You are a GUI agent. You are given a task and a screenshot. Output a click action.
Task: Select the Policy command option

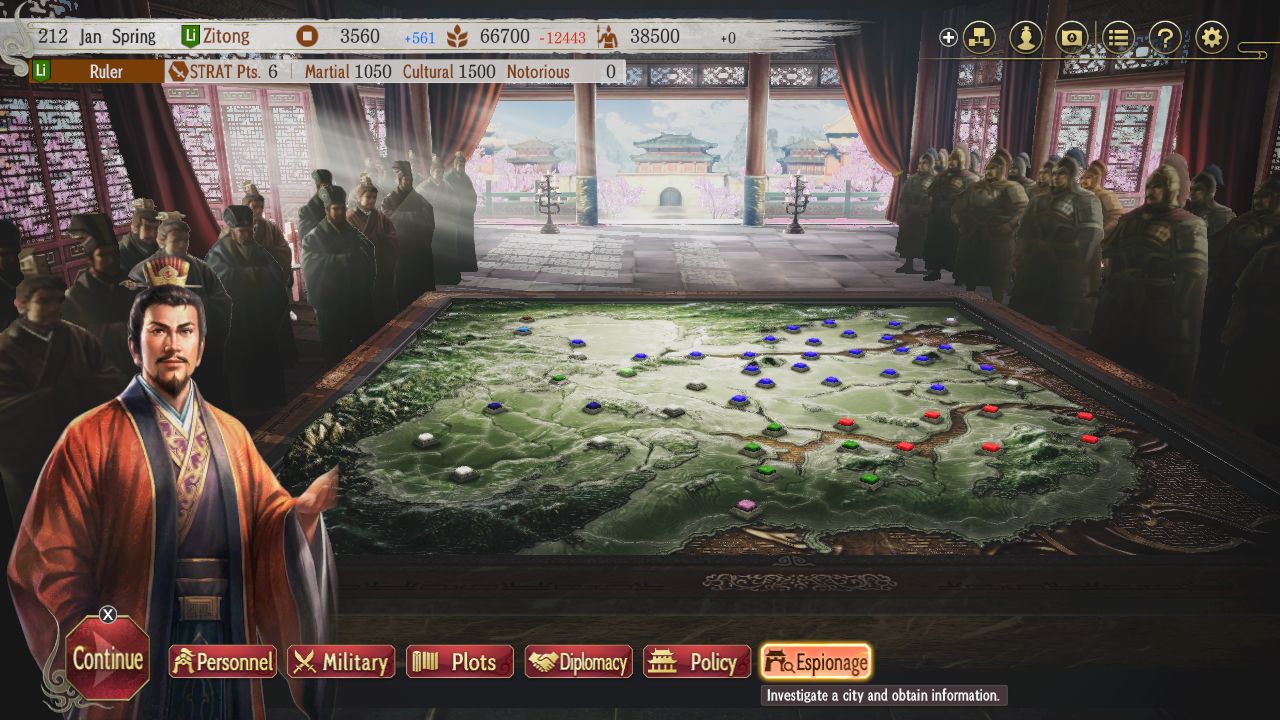[696, 662]
